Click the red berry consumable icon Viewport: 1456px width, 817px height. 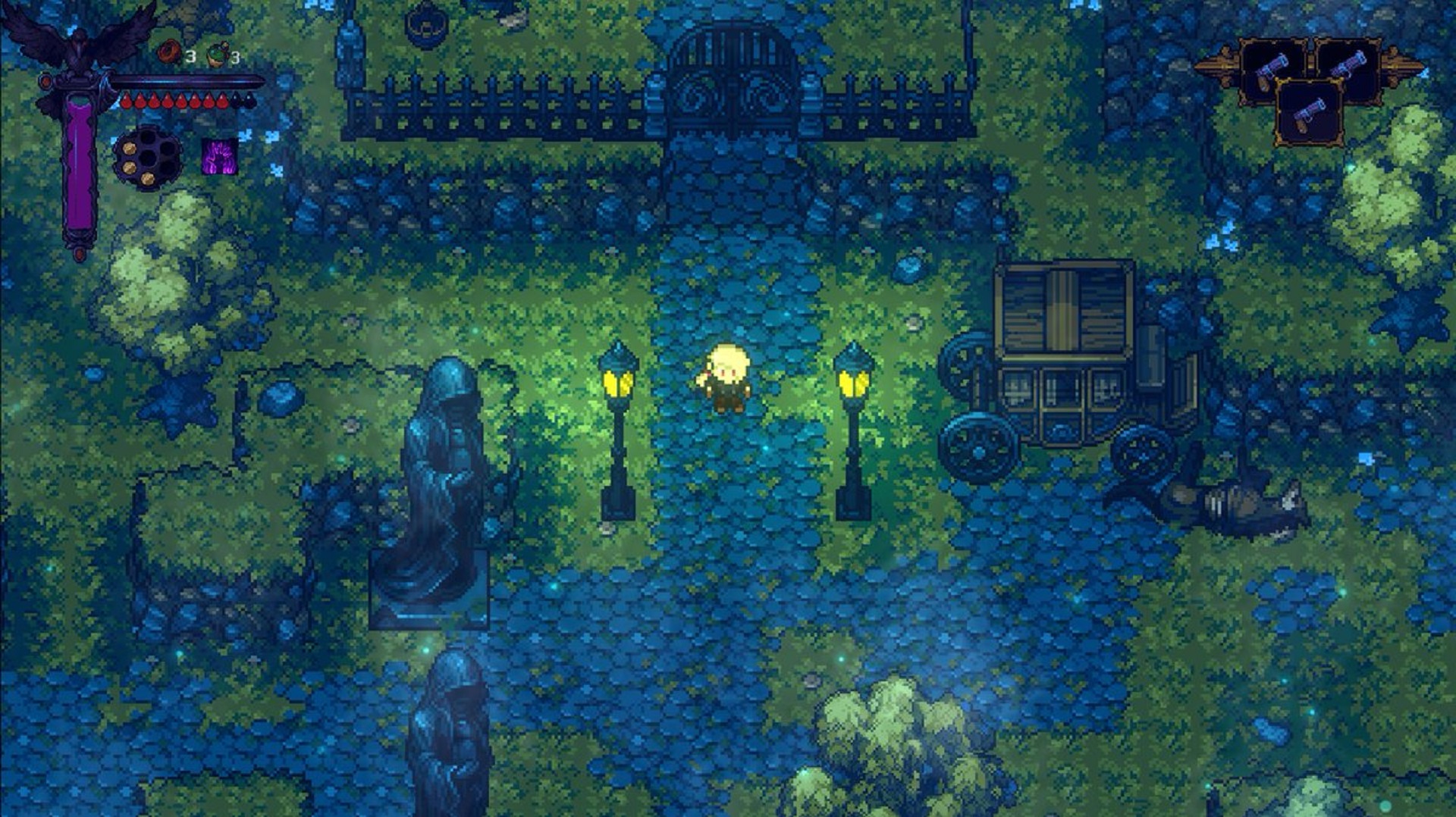169,51
